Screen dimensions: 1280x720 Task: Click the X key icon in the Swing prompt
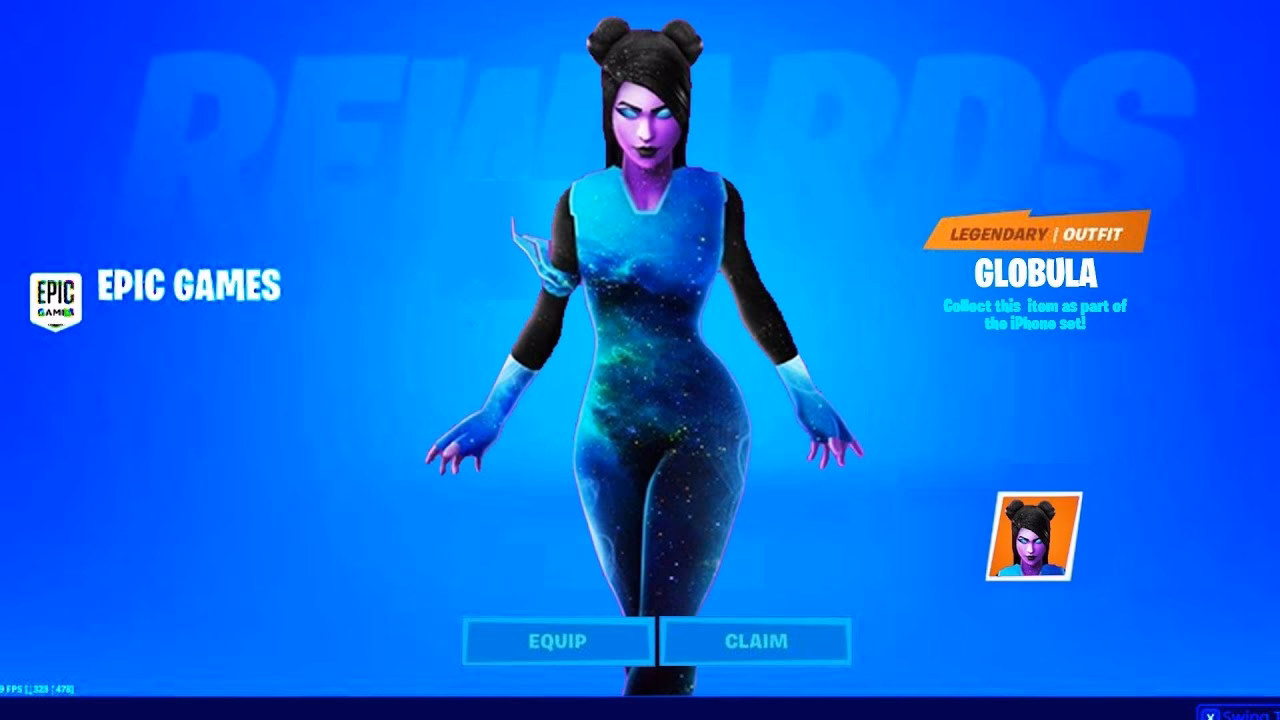pyautogui.click(x=1212, y=715)
